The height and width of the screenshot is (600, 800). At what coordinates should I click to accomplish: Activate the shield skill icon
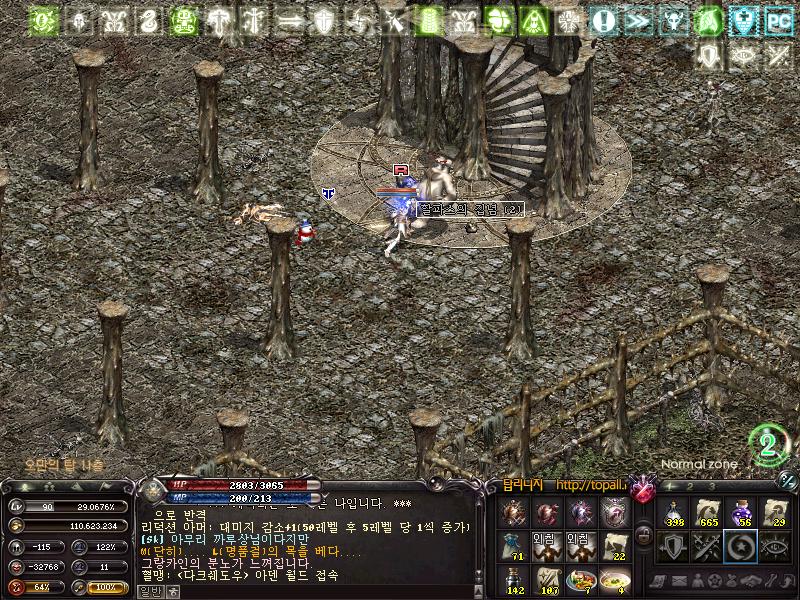[x=675, y=546]
